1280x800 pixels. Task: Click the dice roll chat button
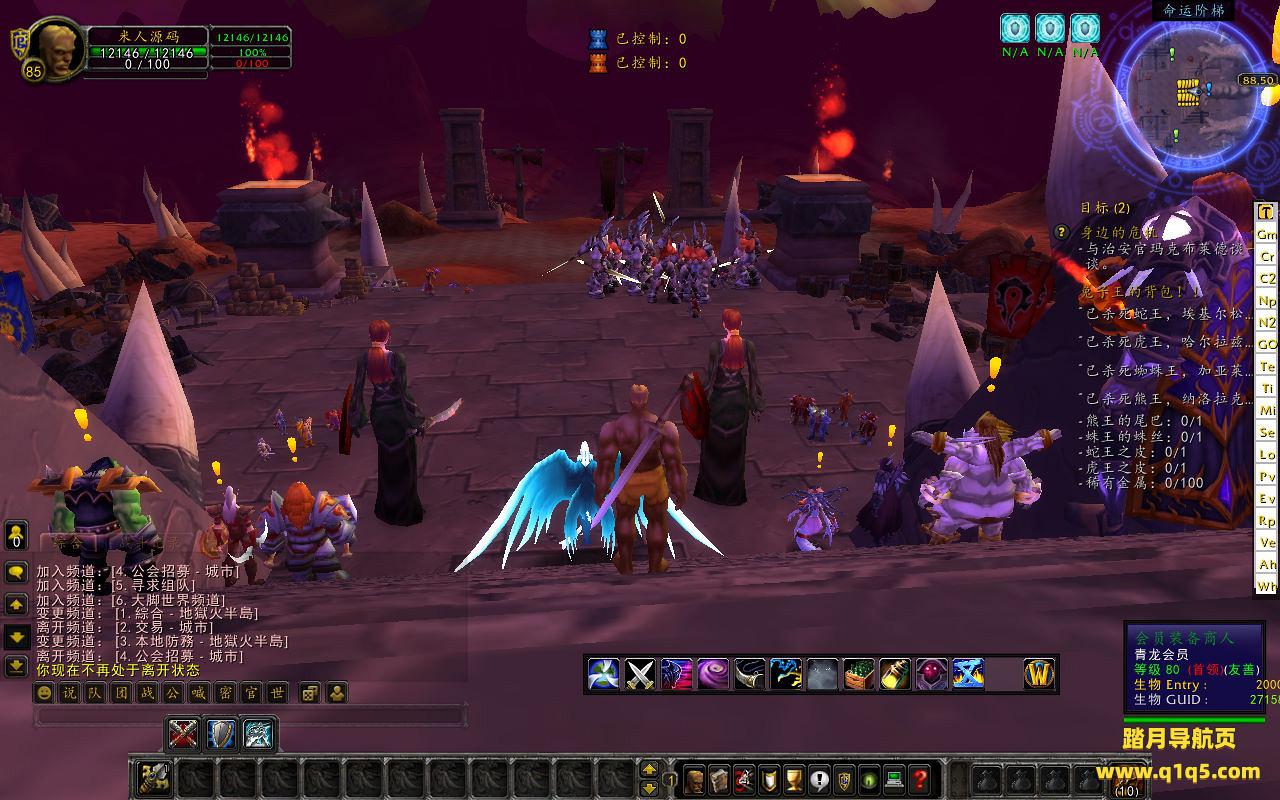coord(310,693)
